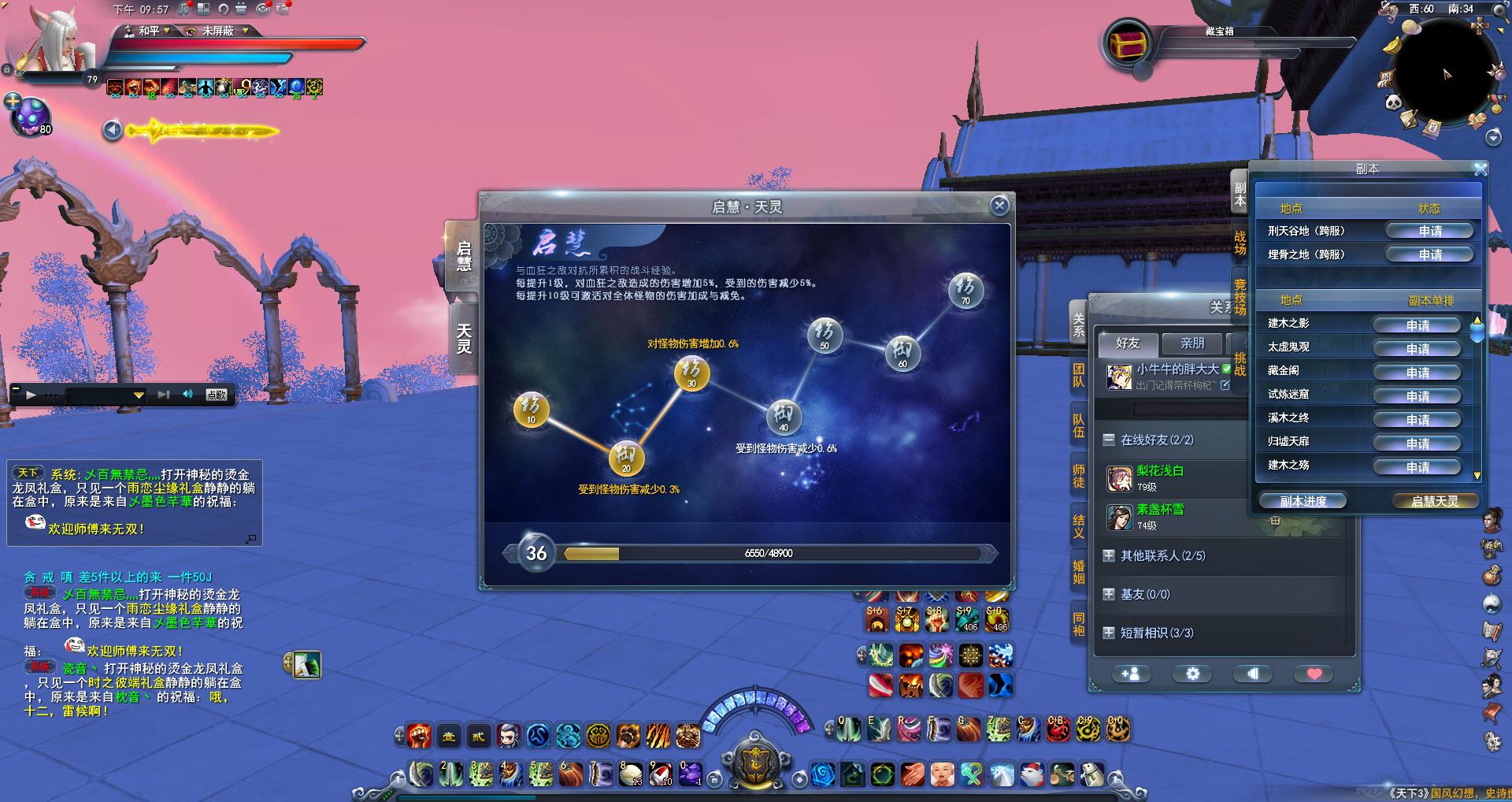This screenshot has height=802, width=1512.
Task: Apply for 刑天谷地（跨服）dungeon
Action: tap(1430, 231)
